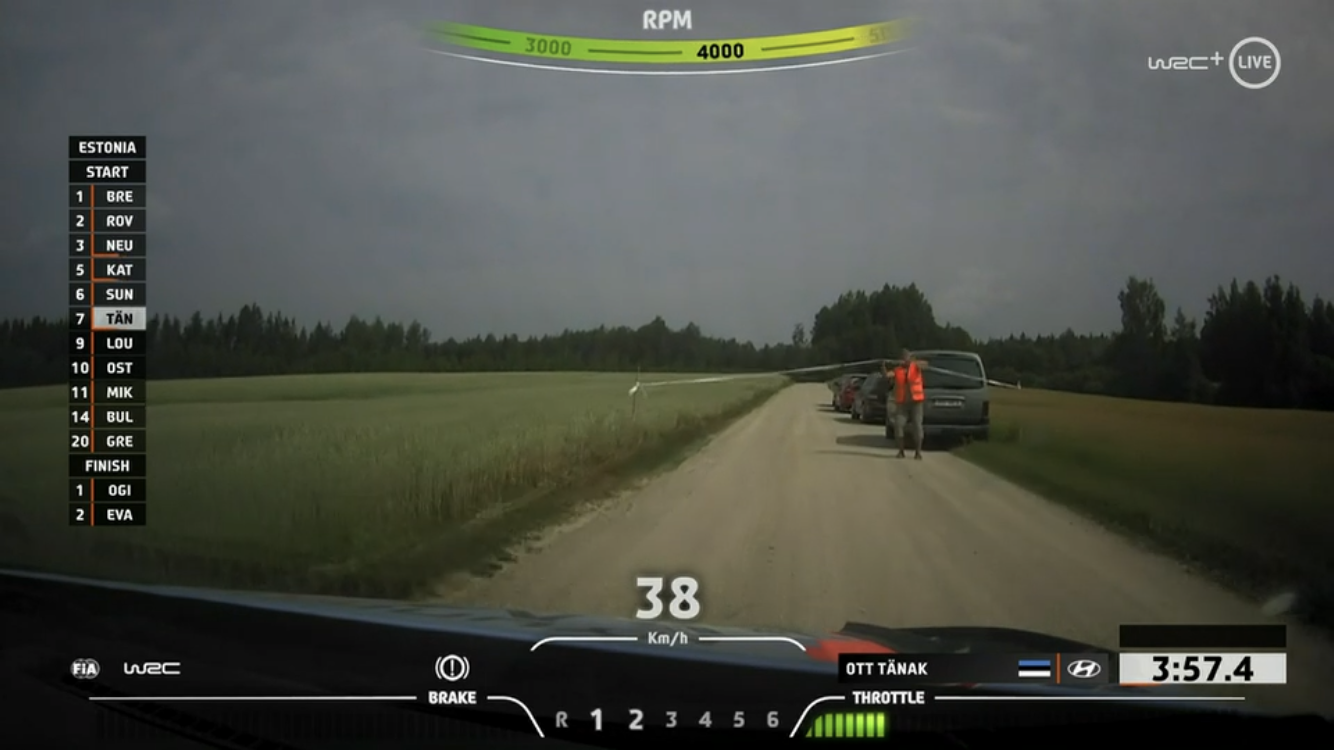Image resolution: width=1334 pixels, height=750 pixels.
Task: Choose the LOU driver row
Action: coord(108,343)
